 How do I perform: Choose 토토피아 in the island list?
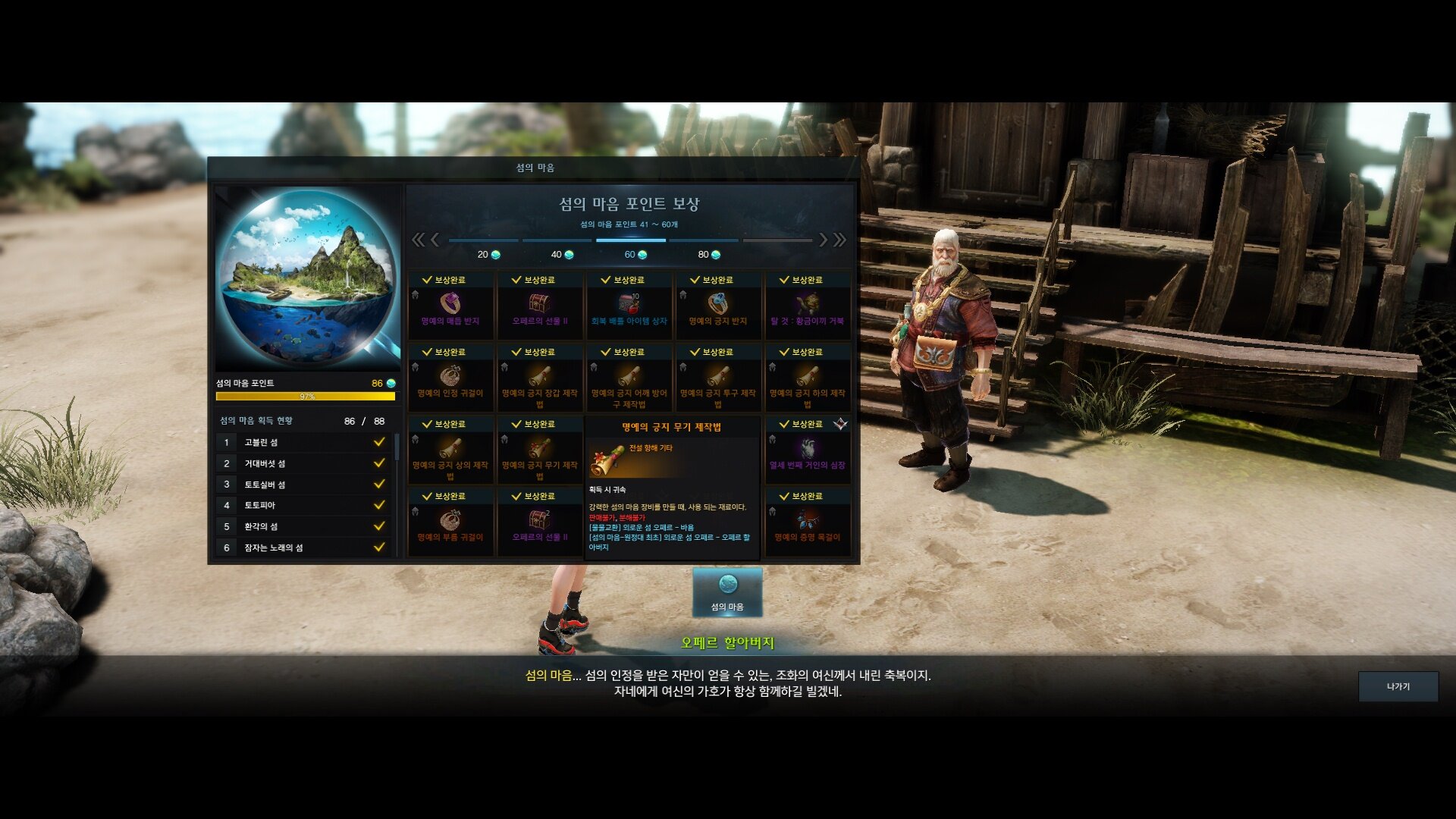pyautogui.click(x=303, y=505)
